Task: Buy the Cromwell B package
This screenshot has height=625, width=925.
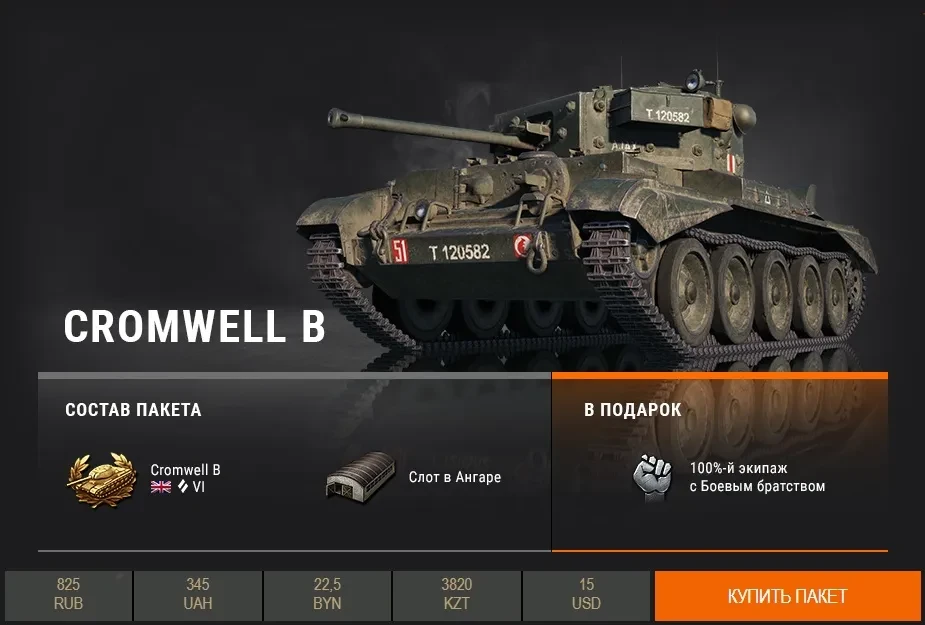Action: [x=787, y=596]
